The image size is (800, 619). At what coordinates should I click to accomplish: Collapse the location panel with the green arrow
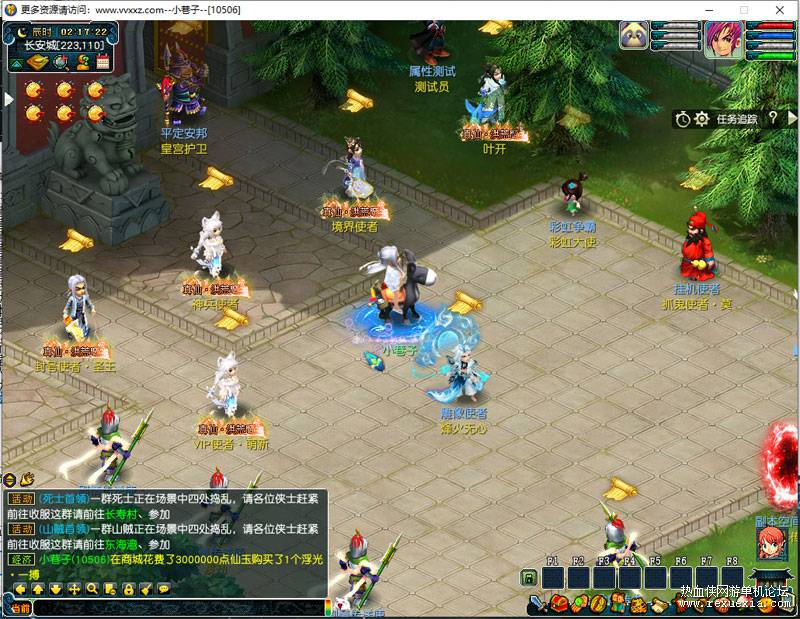coord(17,62)
